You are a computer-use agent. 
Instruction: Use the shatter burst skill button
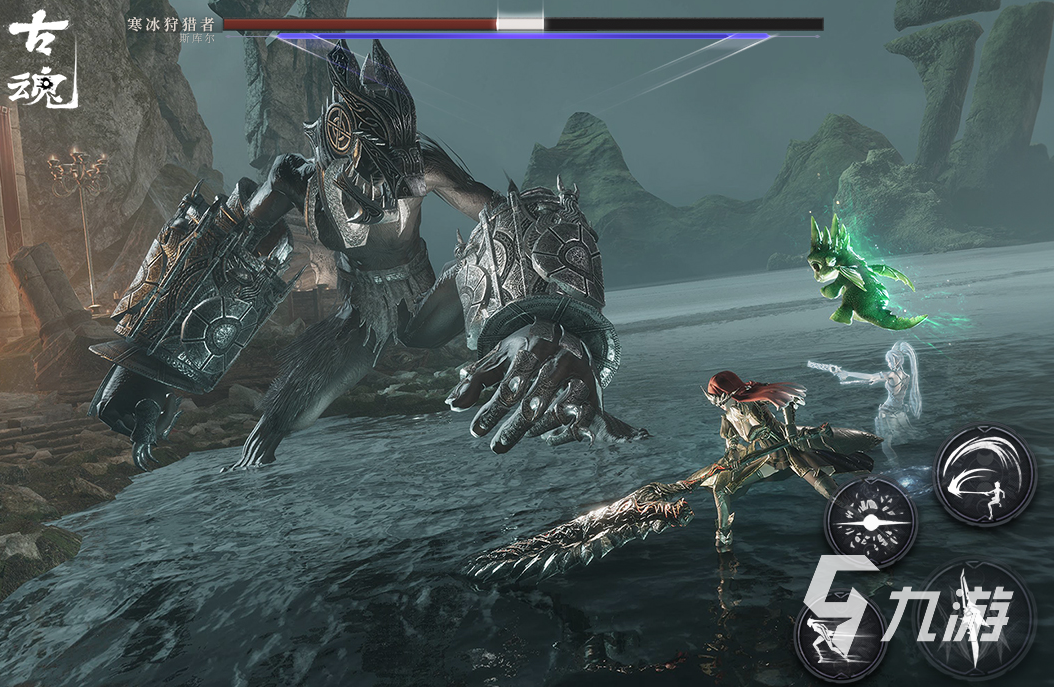[x=871, y=522]
